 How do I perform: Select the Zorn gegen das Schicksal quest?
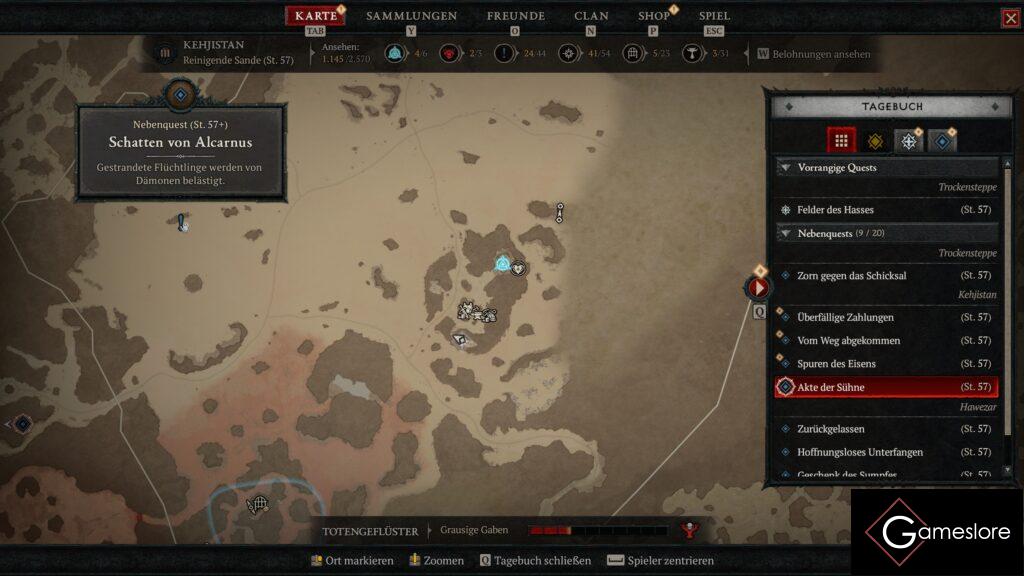click(851, 275)
